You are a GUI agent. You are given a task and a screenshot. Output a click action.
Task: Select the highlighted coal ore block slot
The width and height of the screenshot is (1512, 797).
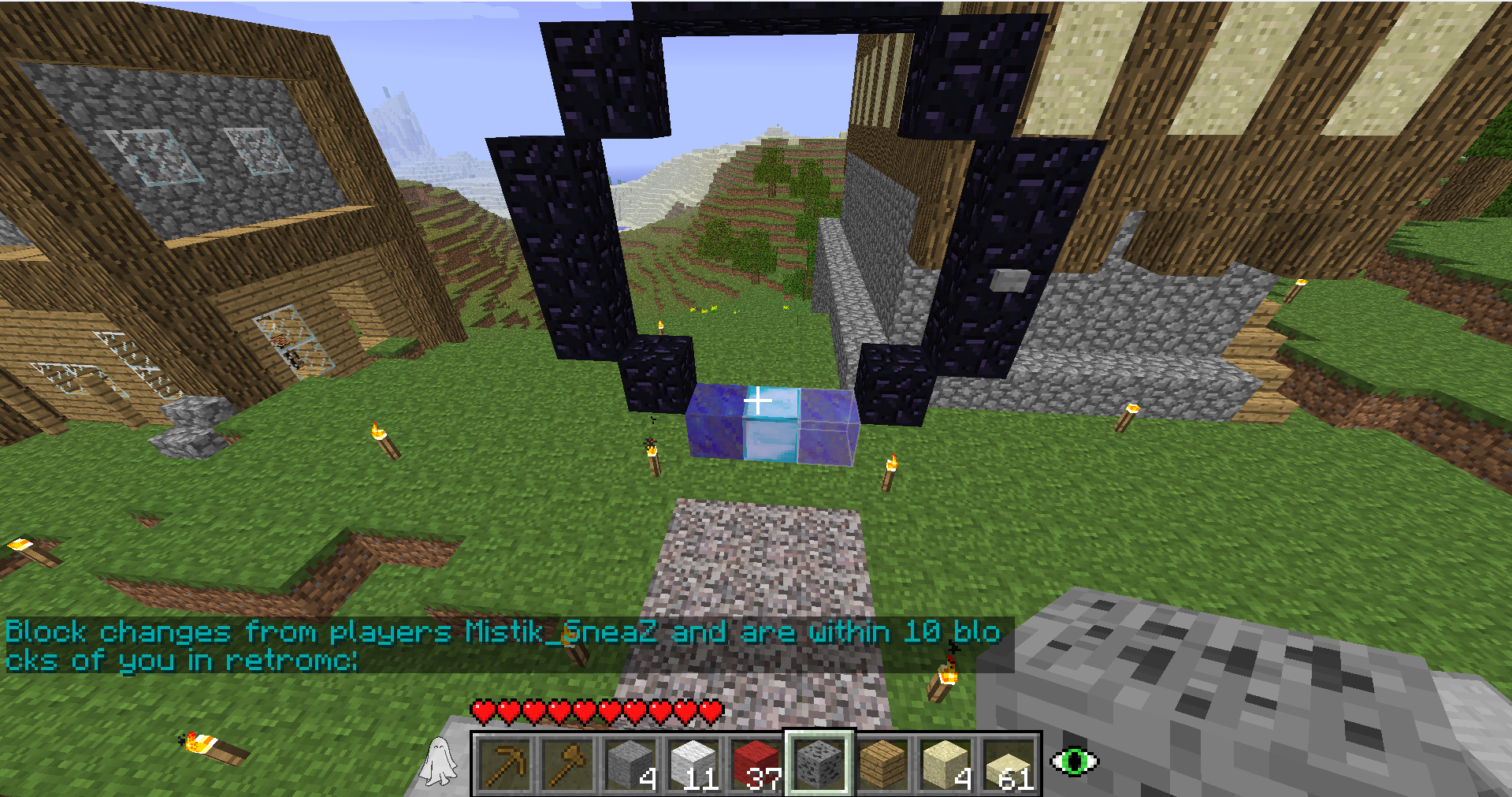tap(819, 763)
